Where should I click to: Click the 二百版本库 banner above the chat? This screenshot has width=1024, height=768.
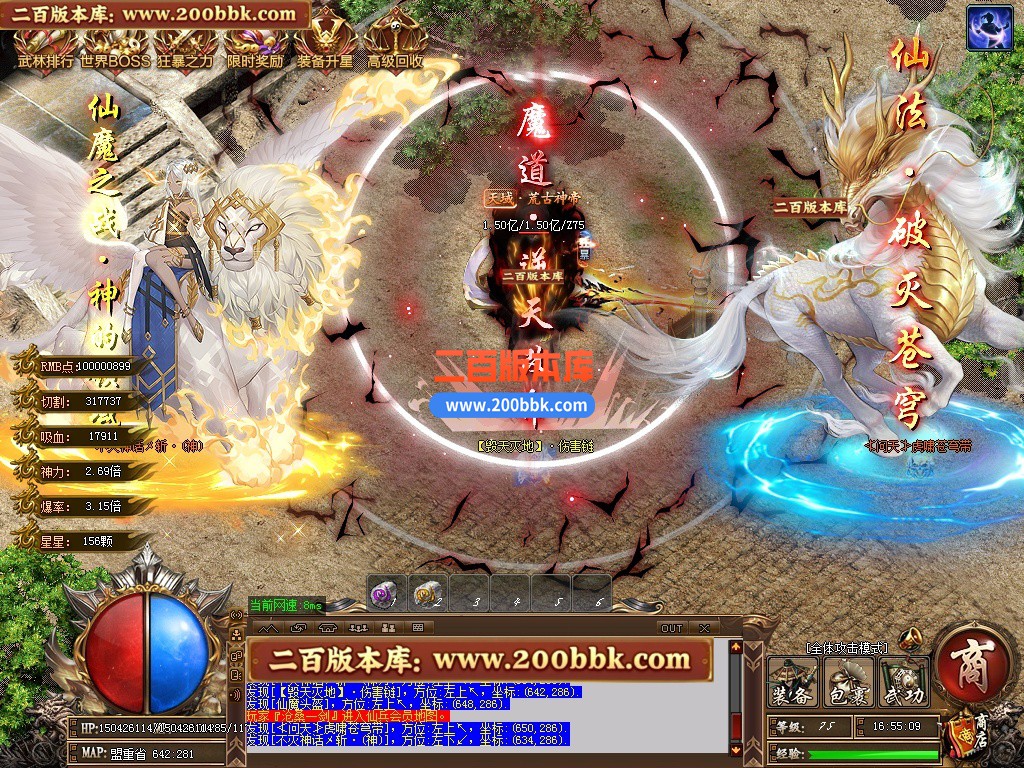[480, 660]
